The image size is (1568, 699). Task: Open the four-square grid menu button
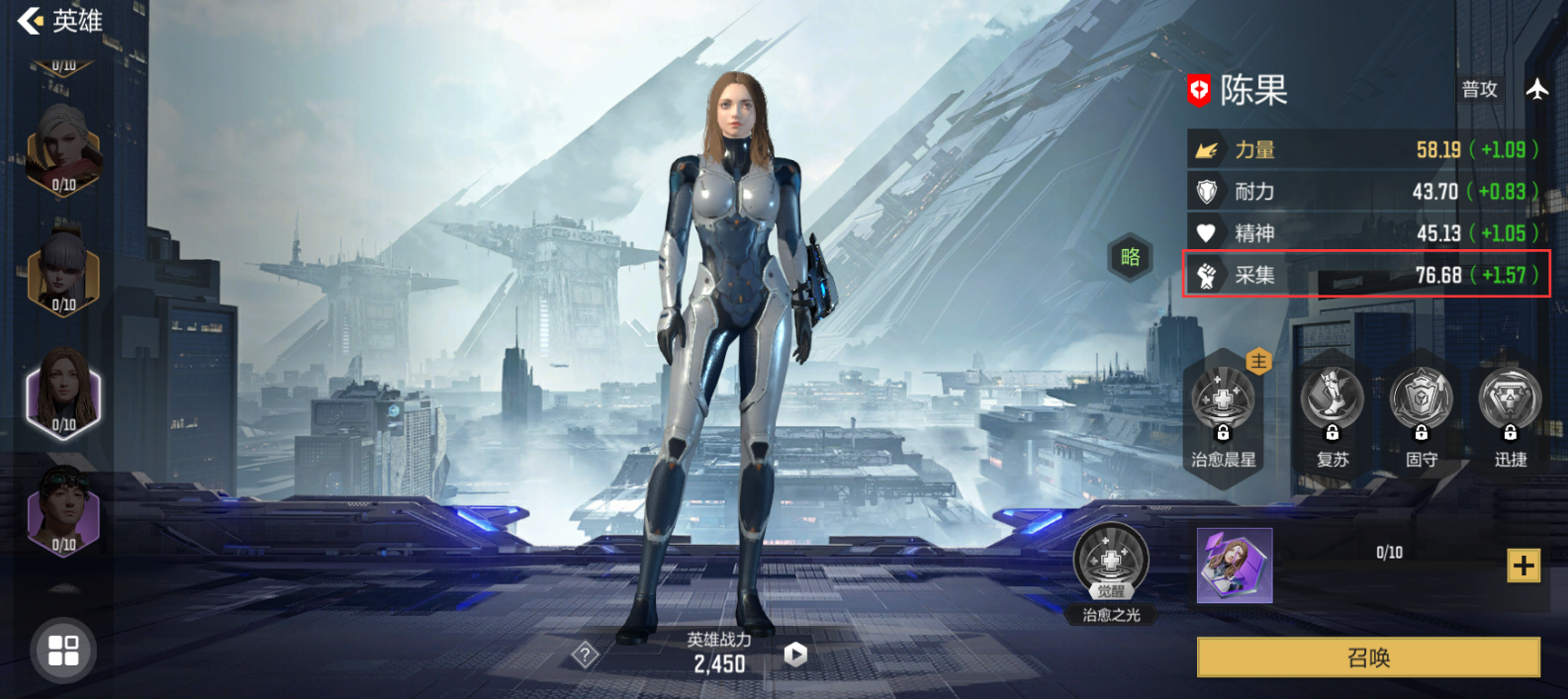[x=63, y=651]
